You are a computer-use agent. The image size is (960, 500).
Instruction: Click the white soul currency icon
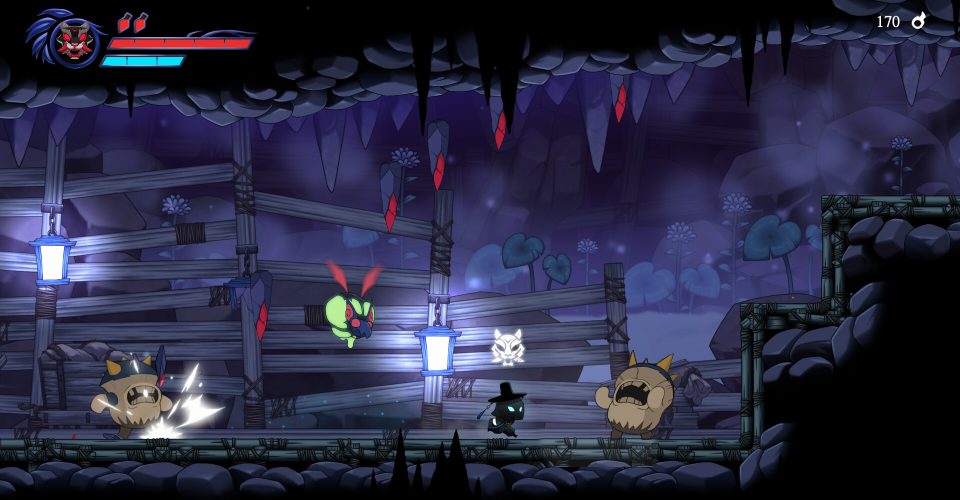click(x=919, y=20)
